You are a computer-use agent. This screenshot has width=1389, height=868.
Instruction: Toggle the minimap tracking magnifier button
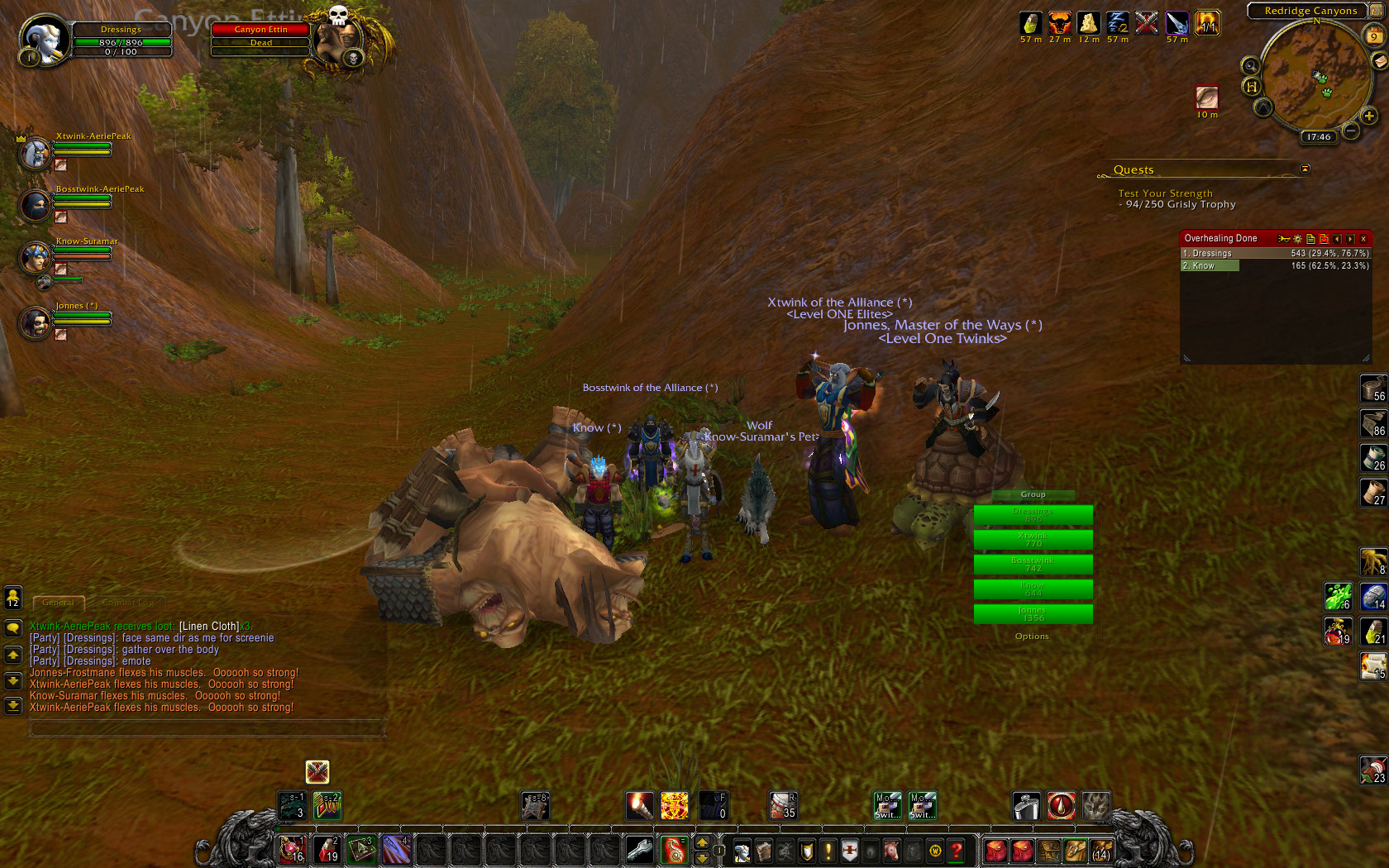pos(1250,66)
